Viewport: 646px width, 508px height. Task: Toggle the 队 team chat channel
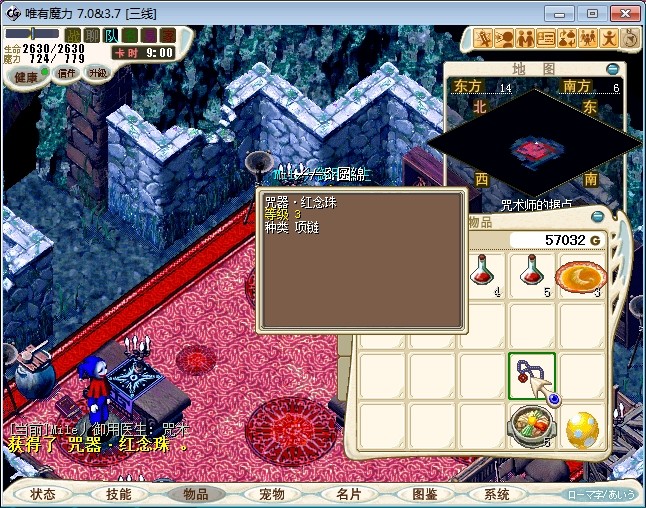pyautogui.click(x=112, y=36)
